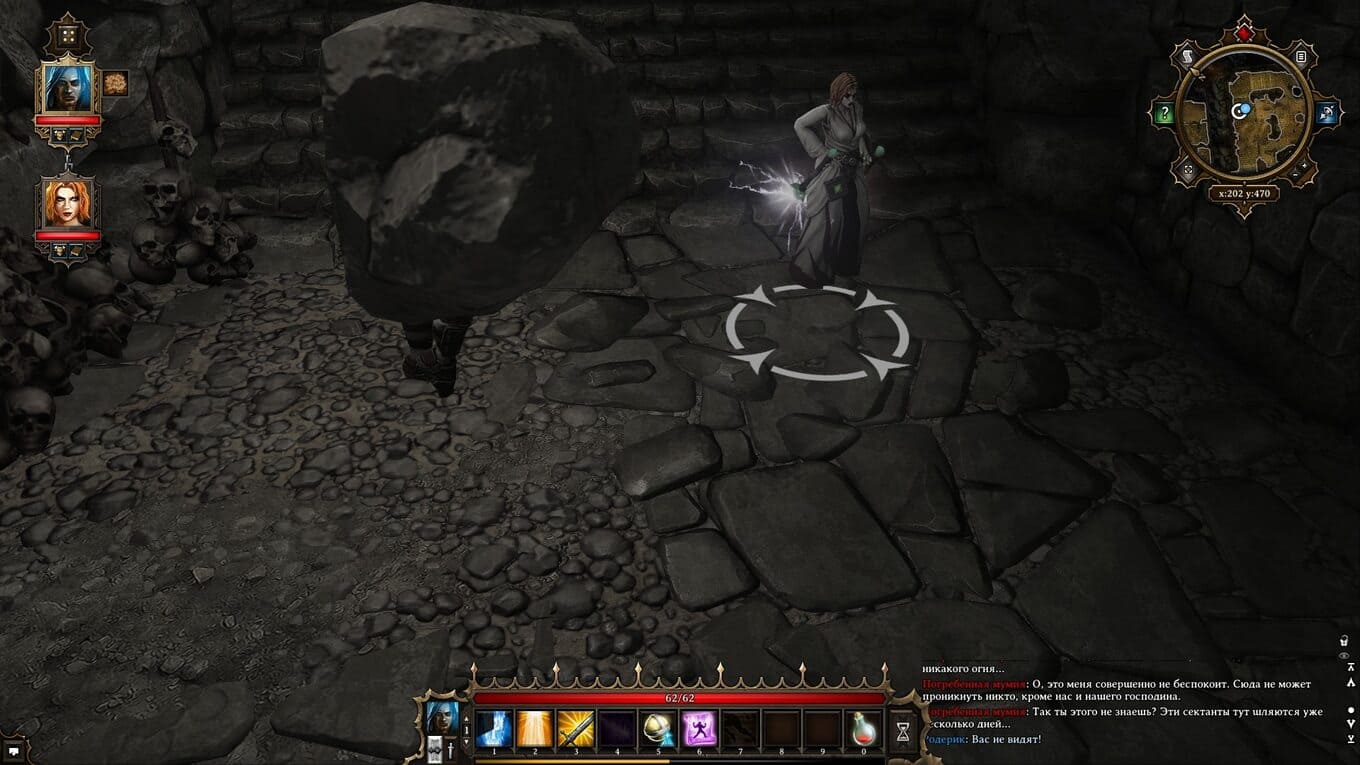
Task: Click the status effect icon beside the blue-haired portrait
Action: 115,83
